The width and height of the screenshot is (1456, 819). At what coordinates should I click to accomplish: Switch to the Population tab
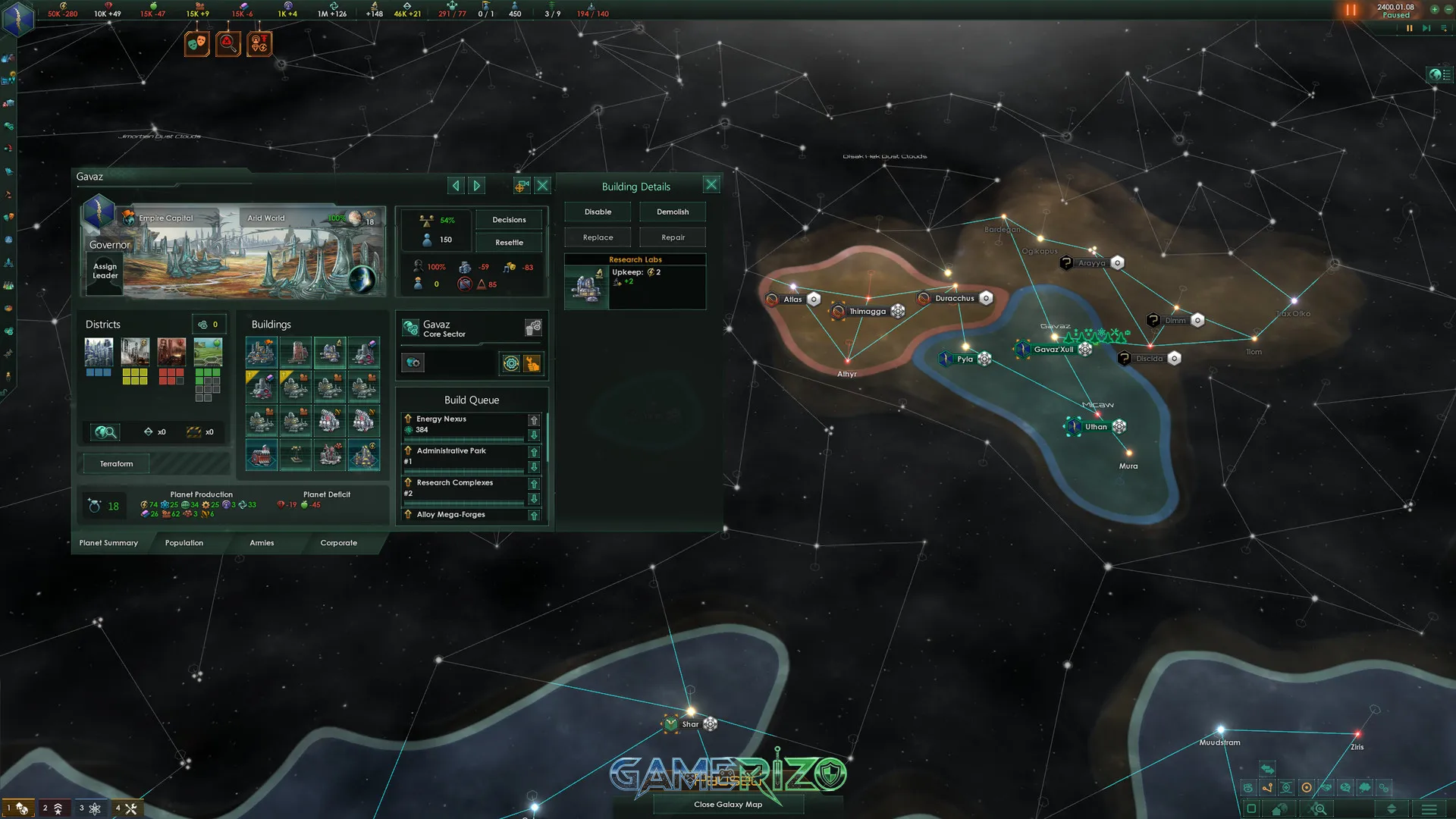183,543
